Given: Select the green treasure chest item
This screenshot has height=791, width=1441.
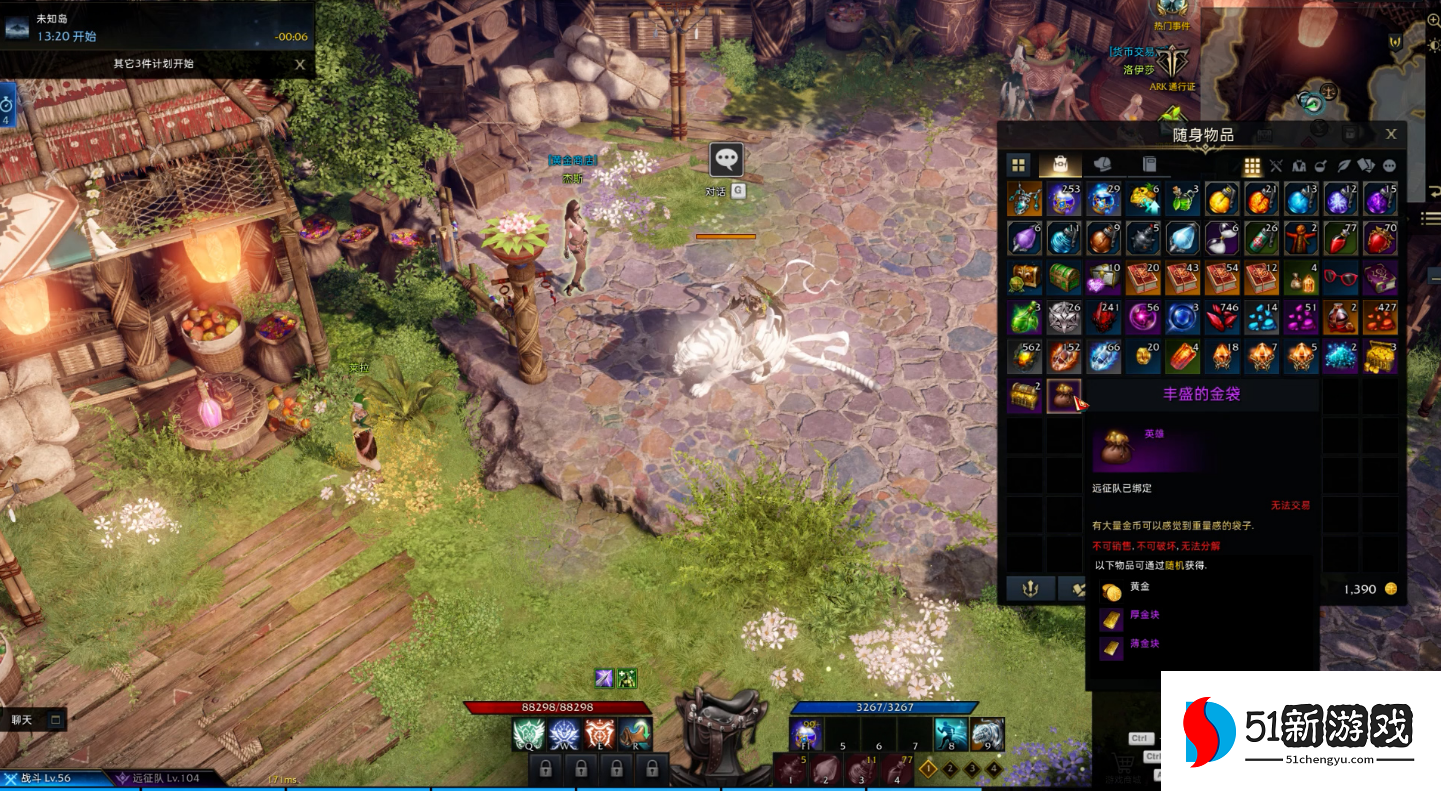Looking at the screenshot, I should [x=1064, y=277].
